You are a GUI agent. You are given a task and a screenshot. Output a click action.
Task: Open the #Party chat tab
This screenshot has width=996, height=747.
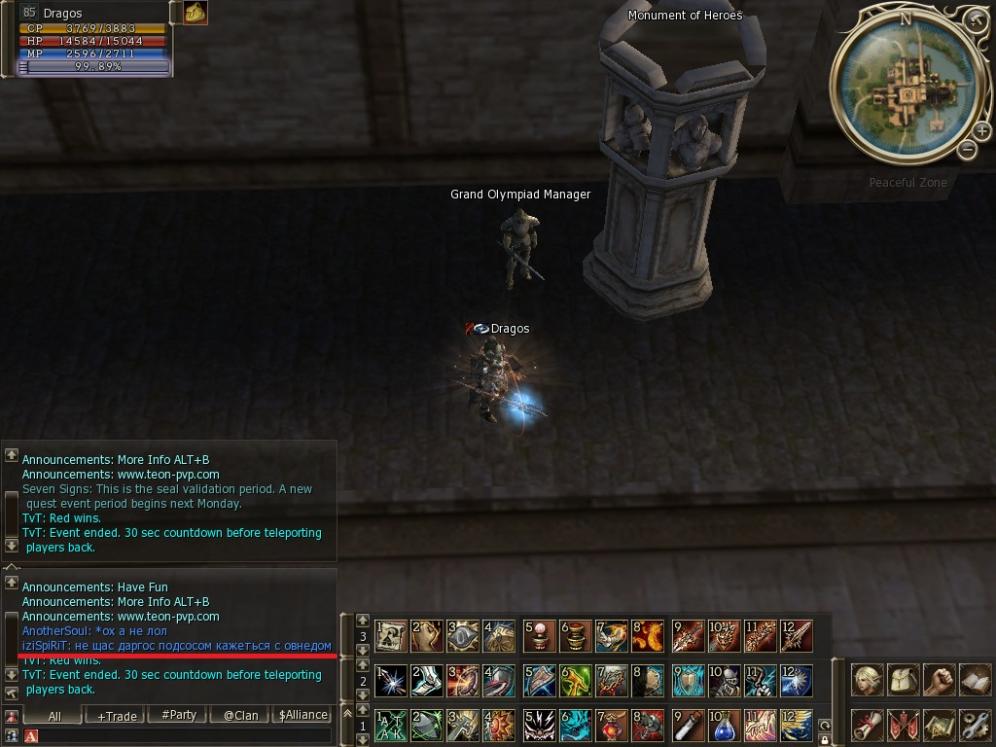(x=178, y=715)
